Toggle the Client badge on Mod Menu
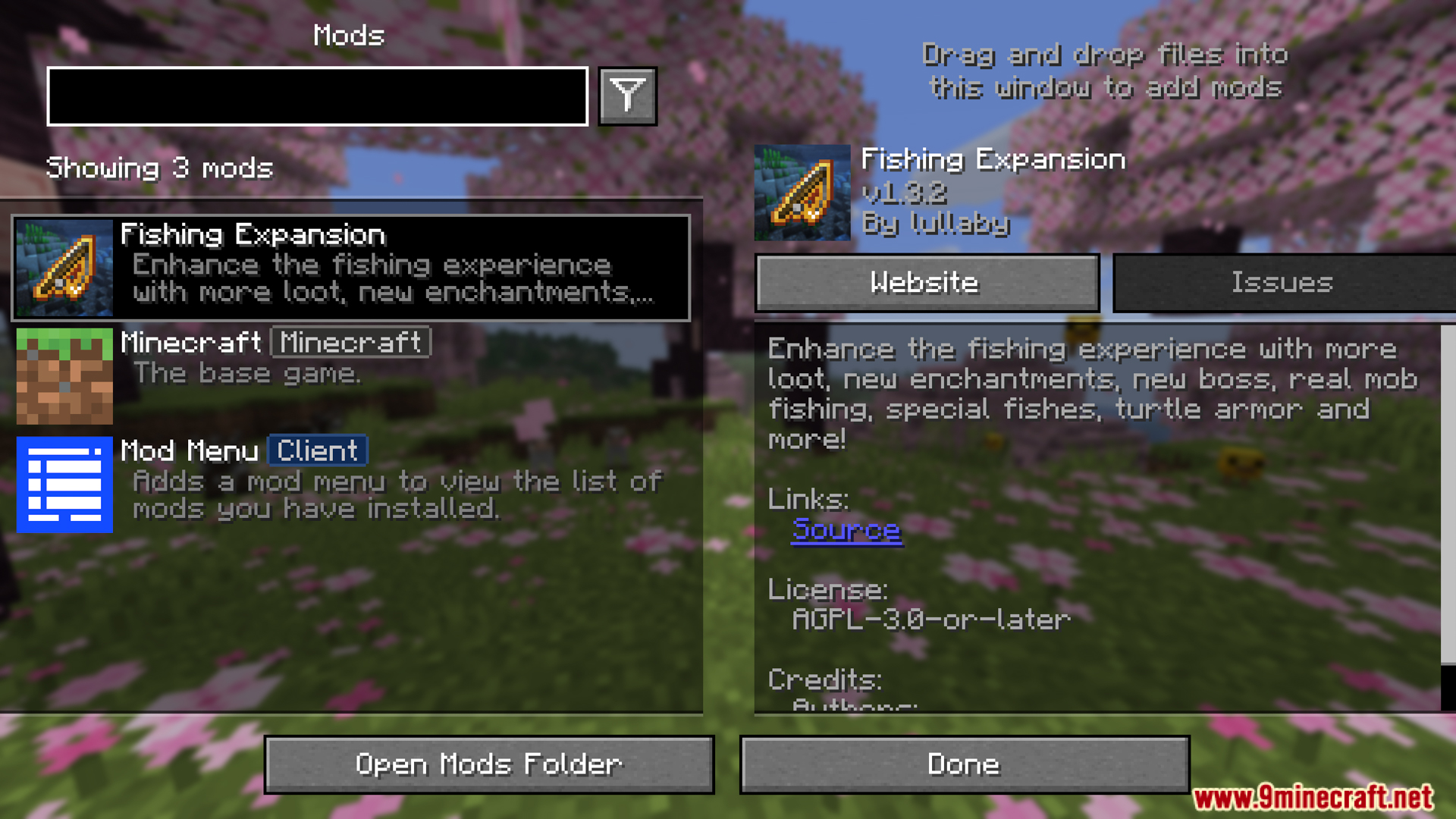Viewport: 1456px width, 819px height. tap(317, 450)
